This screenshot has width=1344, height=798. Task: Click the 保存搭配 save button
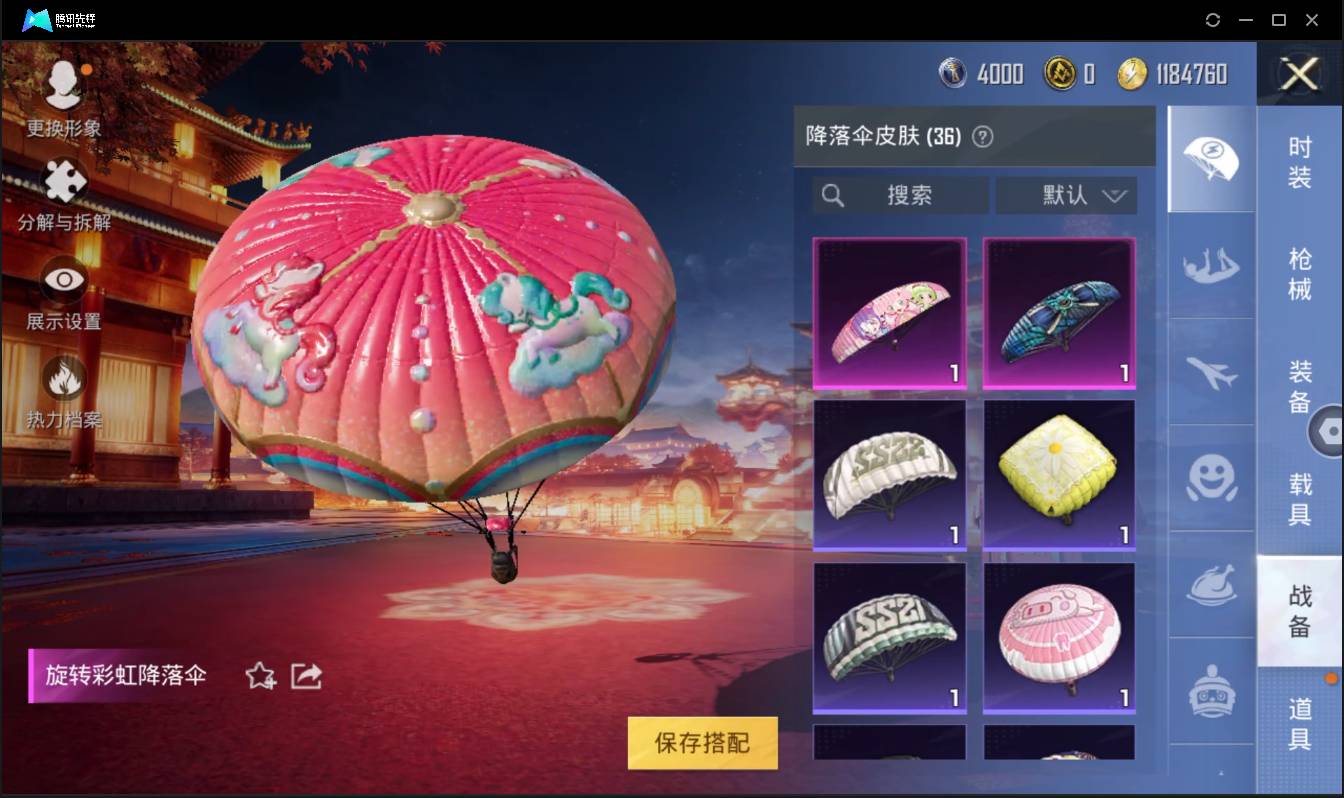point(701,743)
